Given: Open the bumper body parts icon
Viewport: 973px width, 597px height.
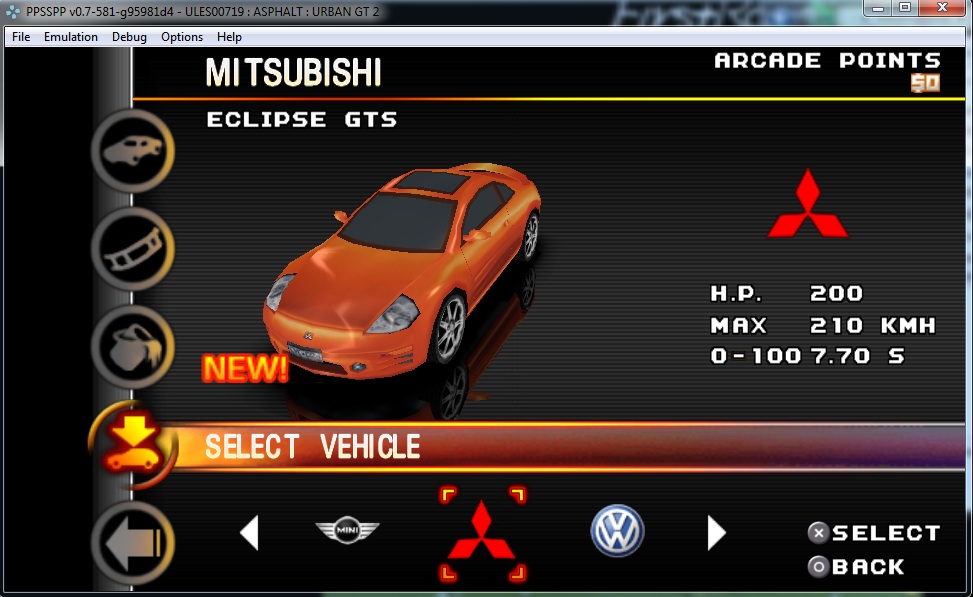Looking at the screenshot, I should 133,249.
